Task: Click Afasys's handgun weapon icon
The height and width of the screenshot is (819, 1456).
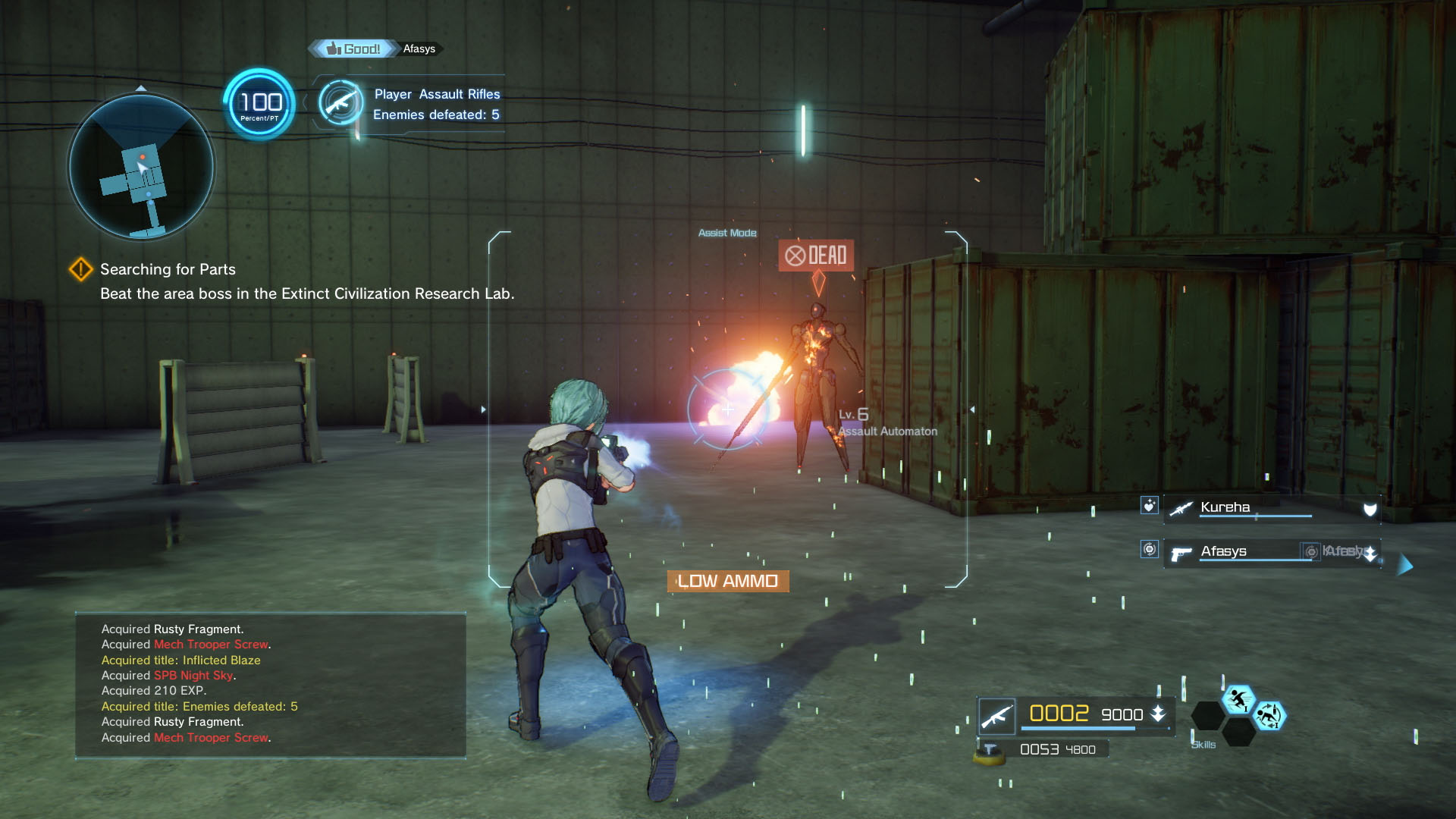Action: pyautogui.click(x=1181, y=553)
